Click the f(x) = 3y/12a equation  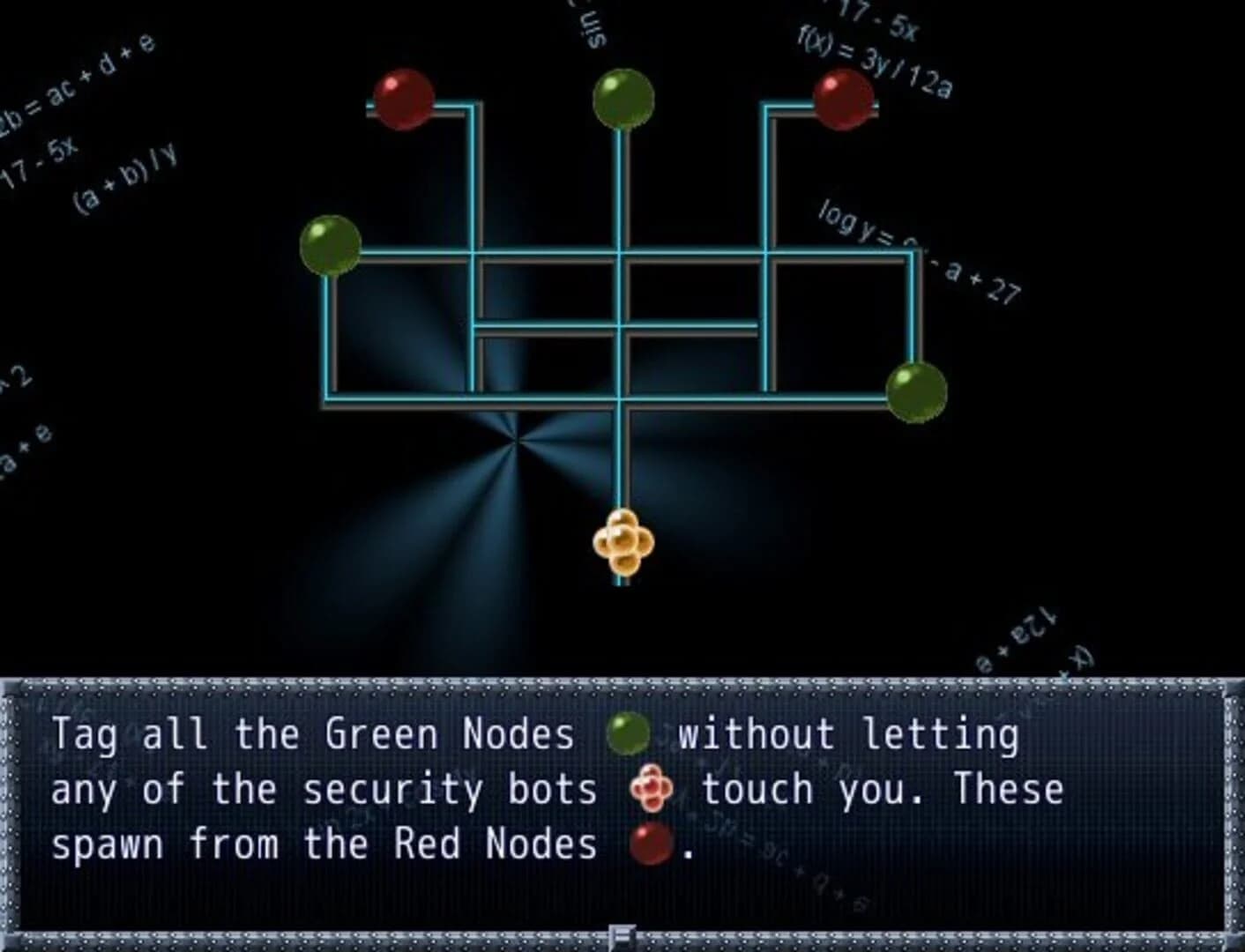(873, 57)
